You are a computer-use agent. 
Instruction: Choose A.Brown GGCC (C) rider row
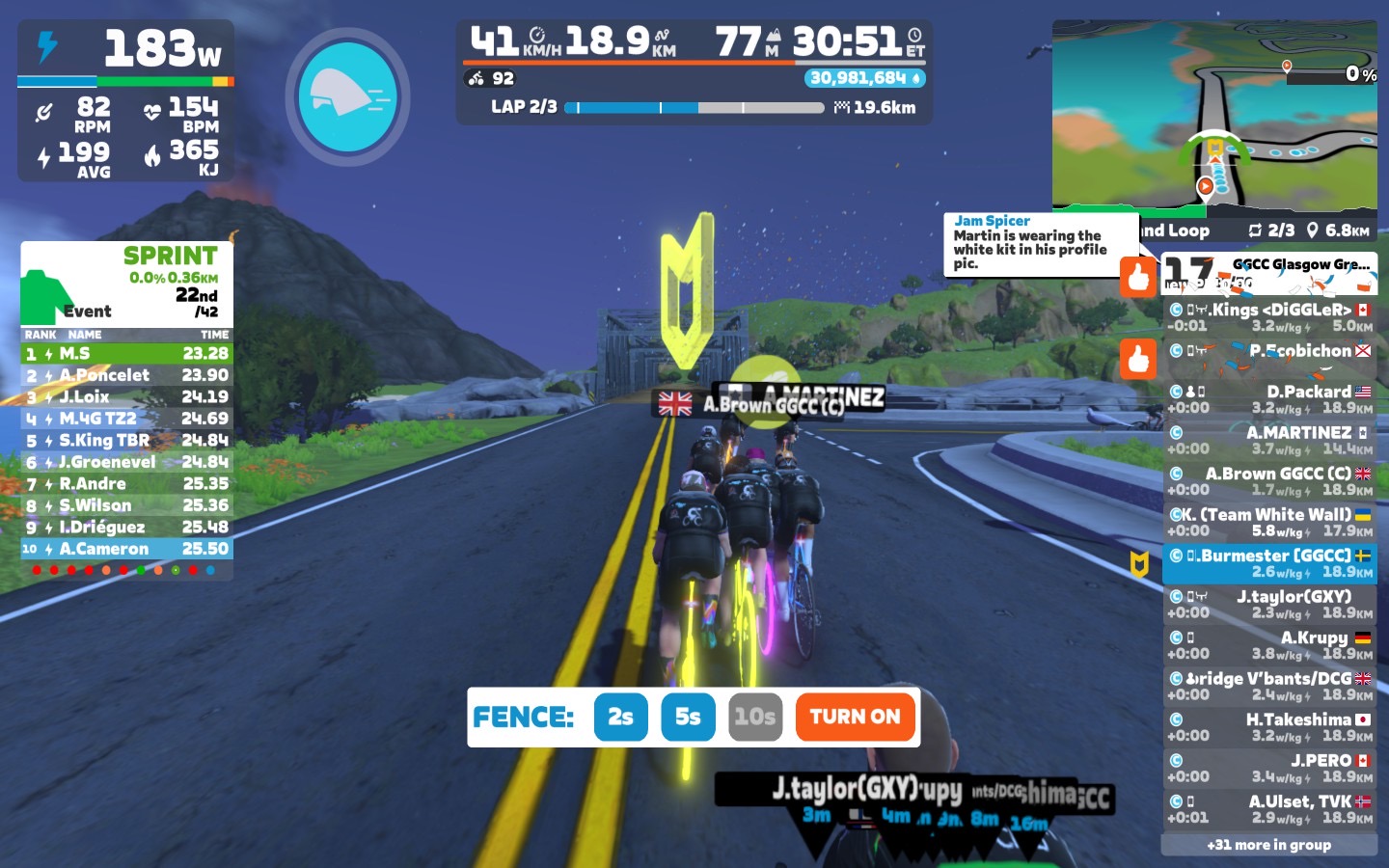(x=1269, y=481)
